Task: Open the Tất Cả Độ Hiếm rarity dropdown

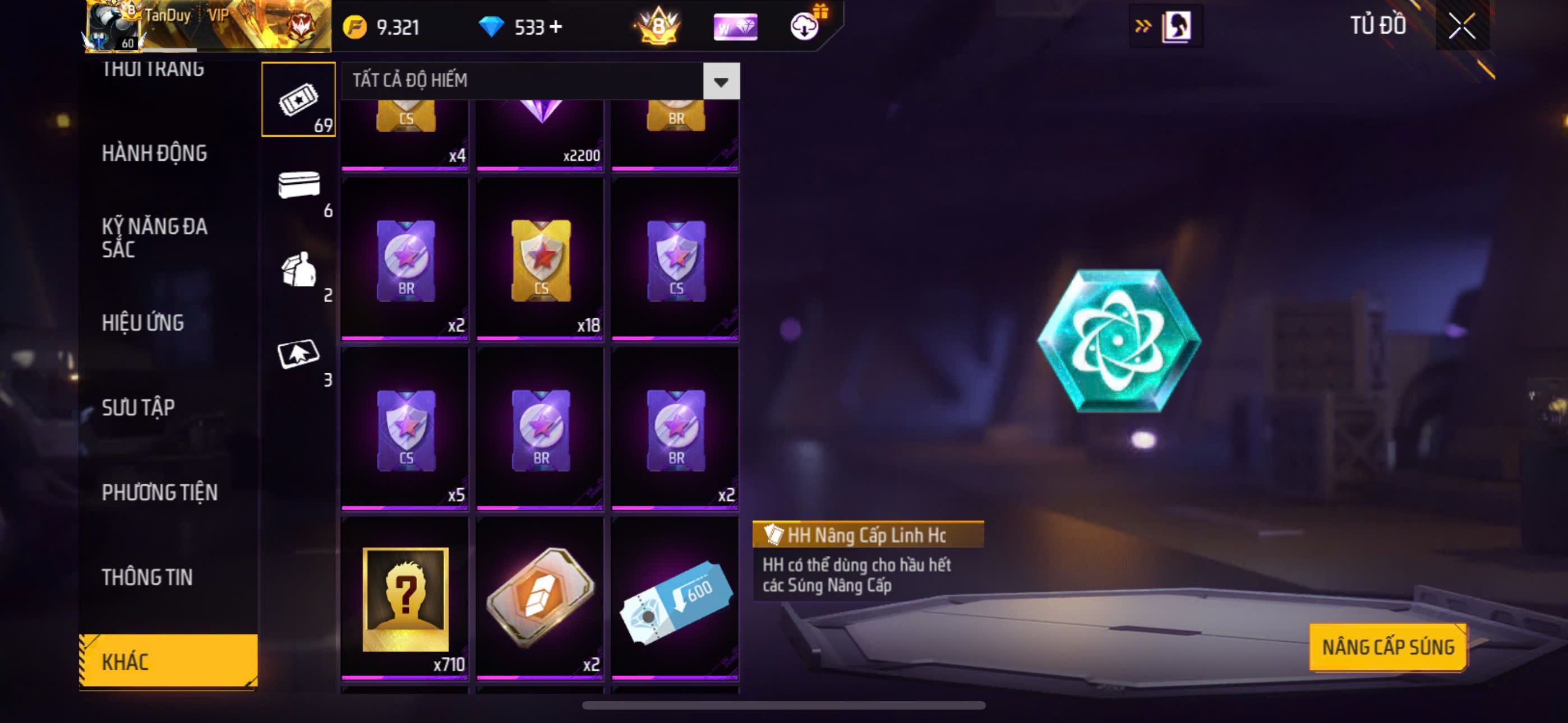Action: [x=721, y=81]
